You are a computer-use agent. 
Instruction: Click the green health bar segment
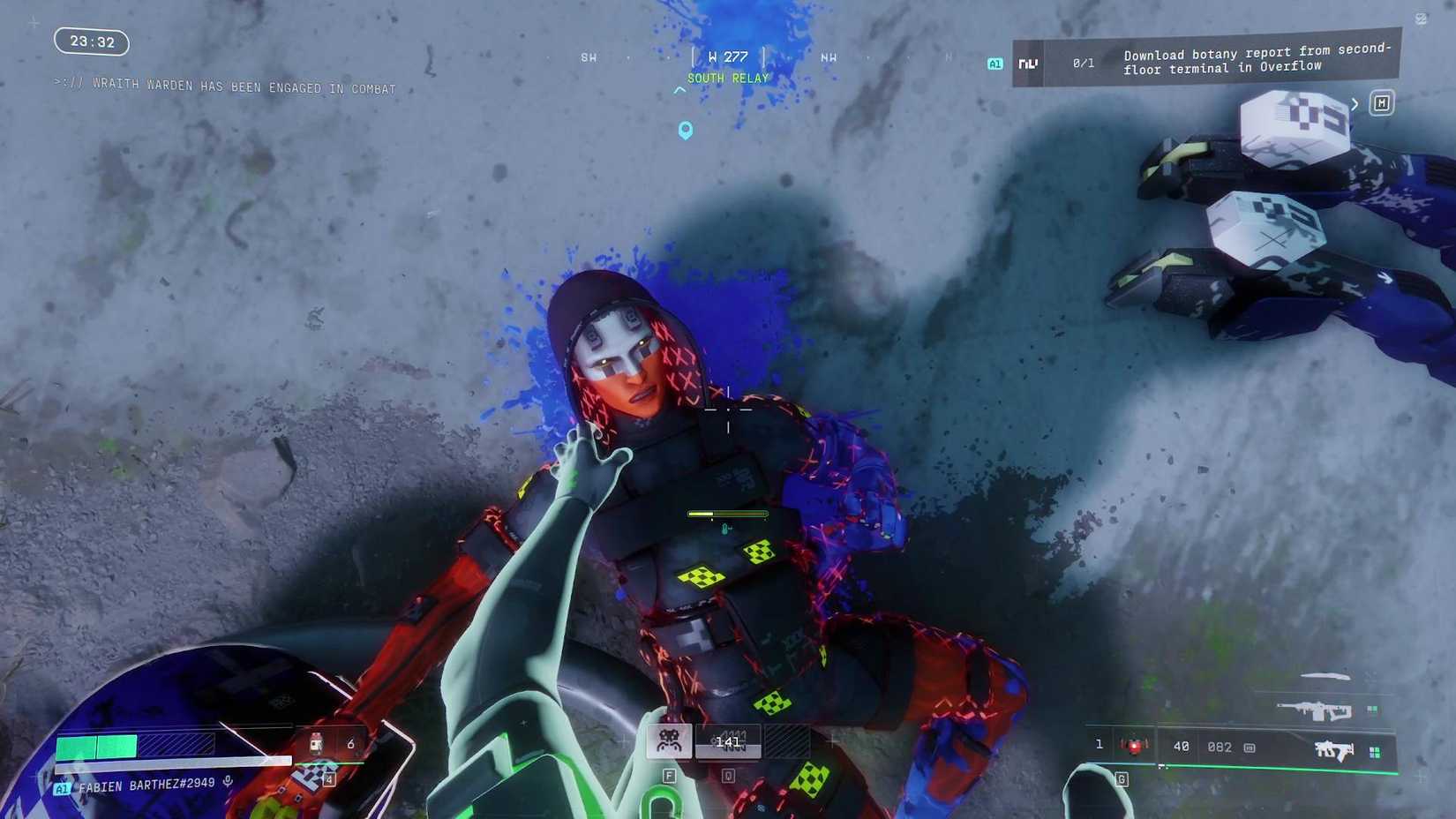[97, 746]
